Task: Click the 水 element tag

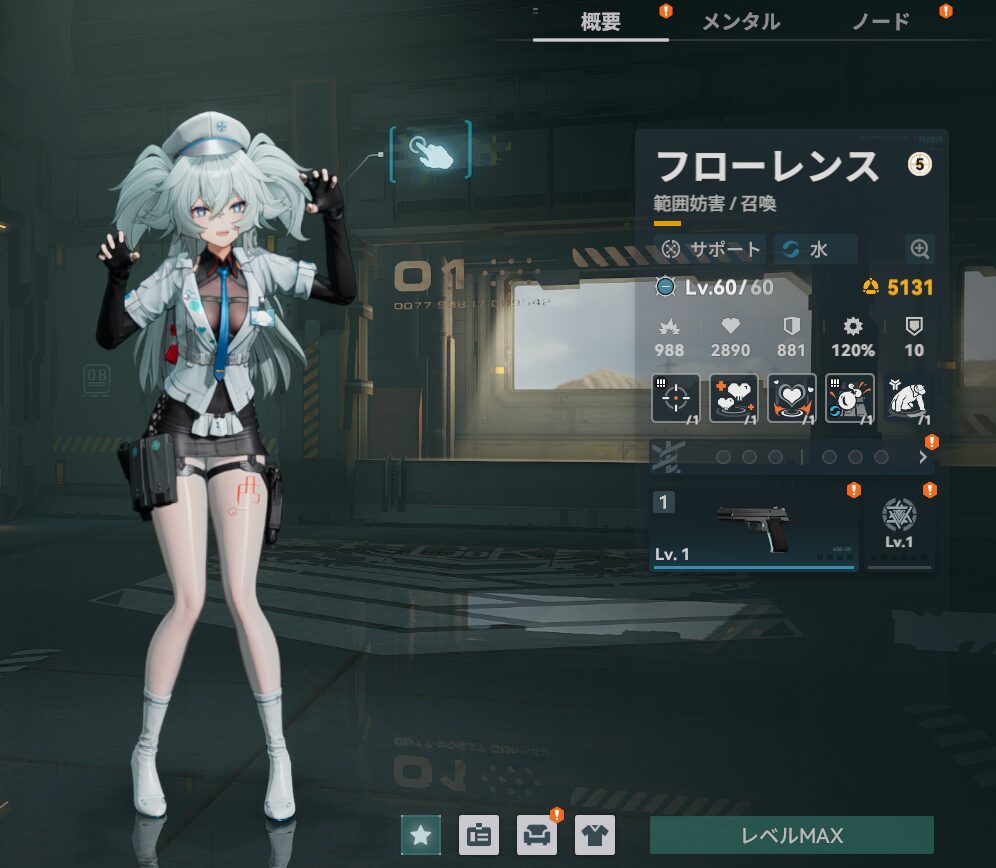Action: 815,250
